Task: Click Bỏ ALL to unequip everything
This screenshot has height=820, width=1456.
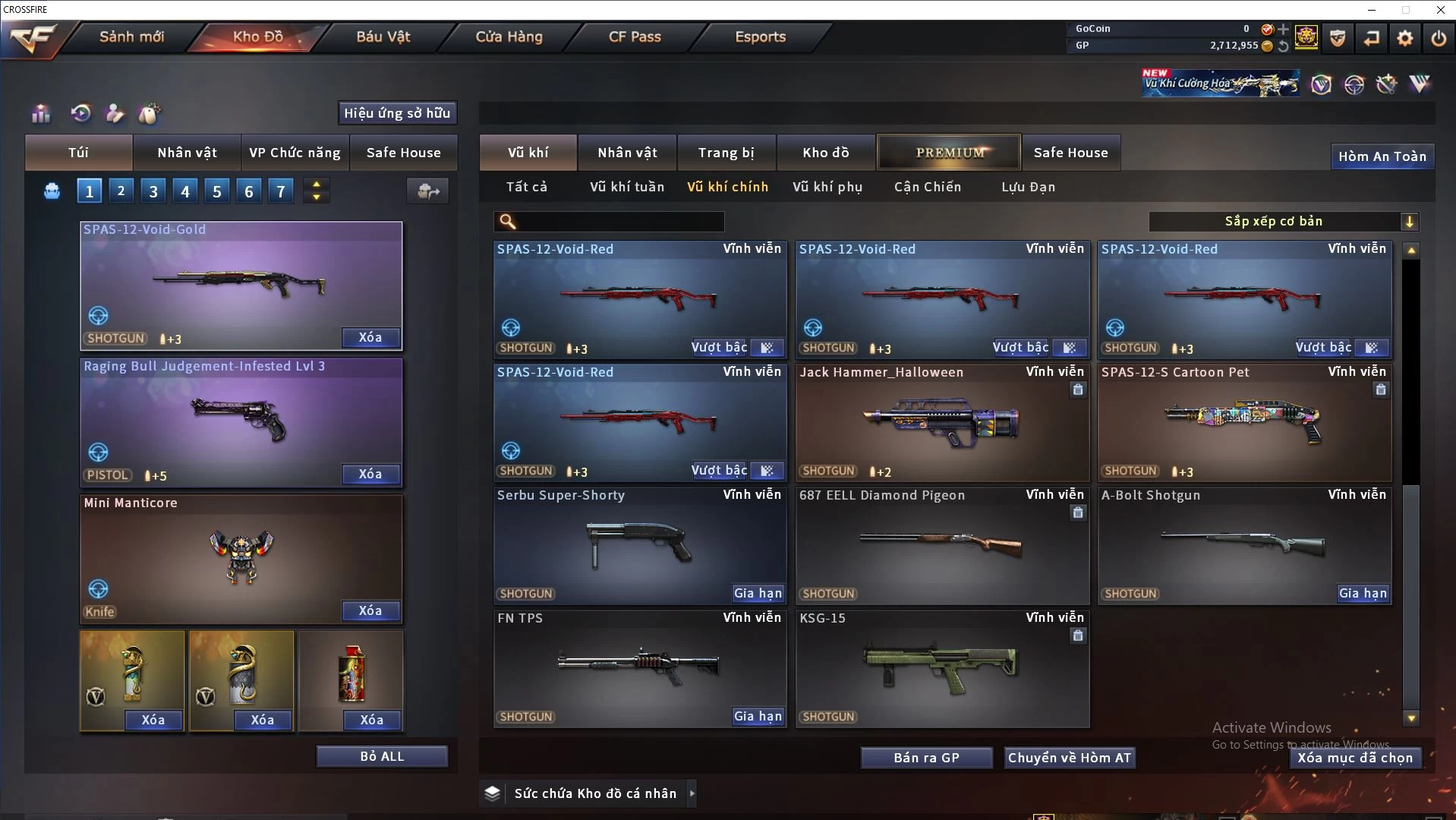Action: (382, 757)
